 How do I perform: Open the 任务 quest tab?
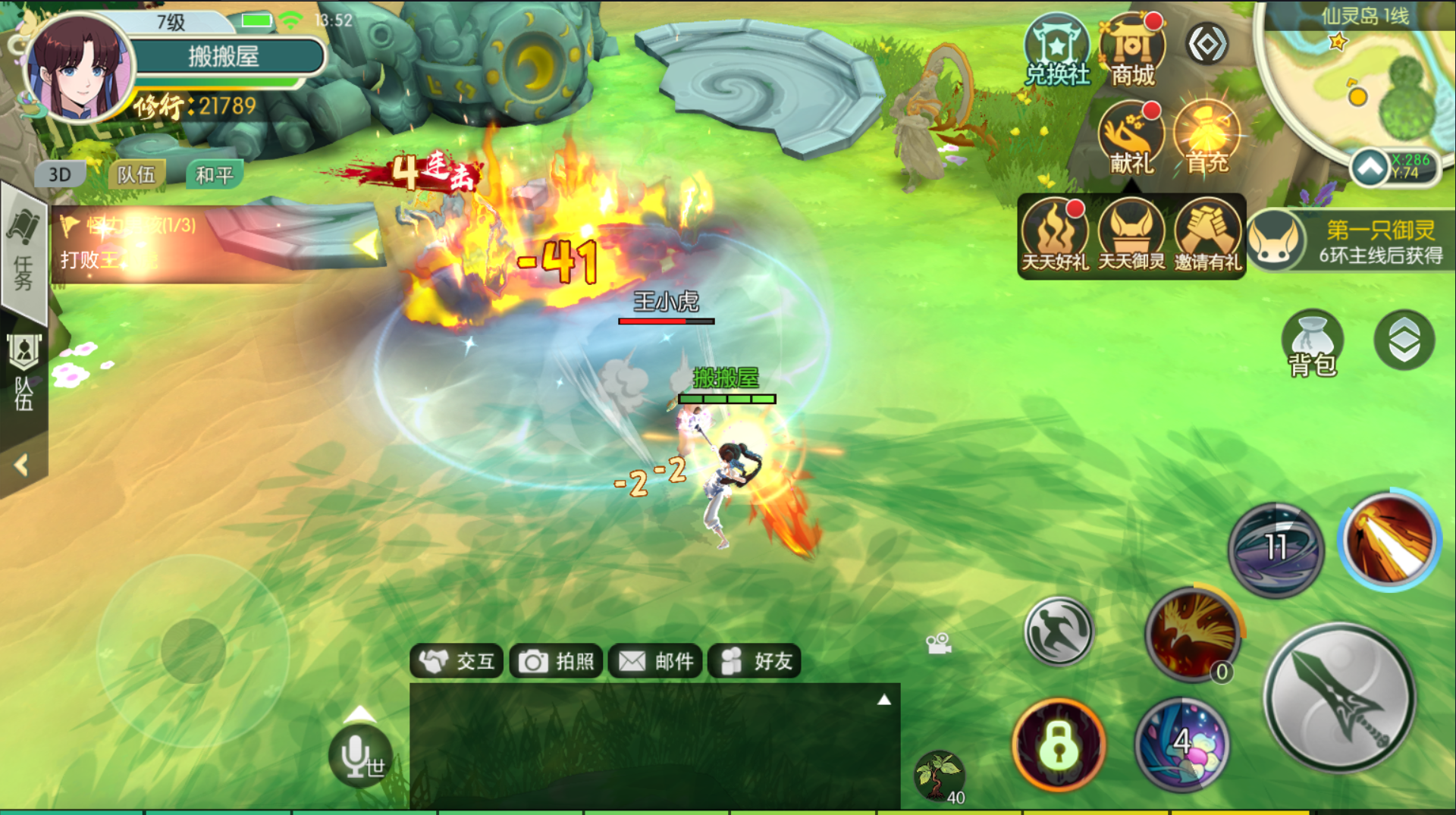tap(24, 254)
